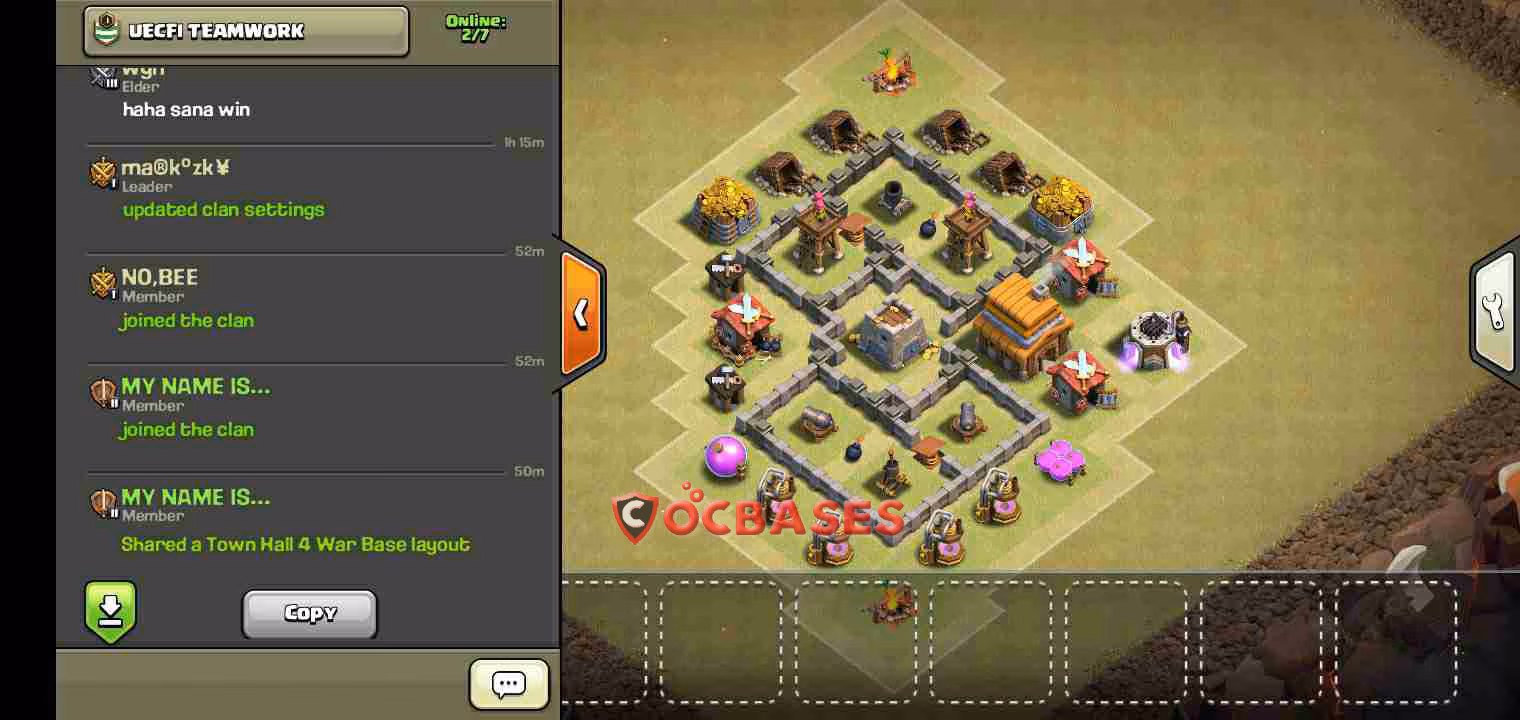Tap the Elder badge next to Wgn
The height and width of the screenshot is (720, 1520).
(103, 75)
